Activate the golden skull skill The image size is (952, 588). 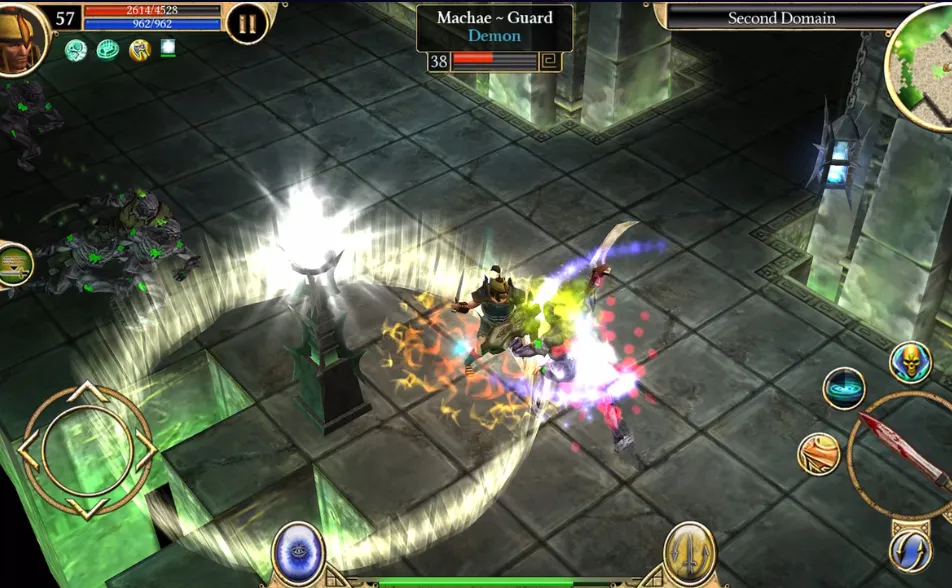[909, 362]
